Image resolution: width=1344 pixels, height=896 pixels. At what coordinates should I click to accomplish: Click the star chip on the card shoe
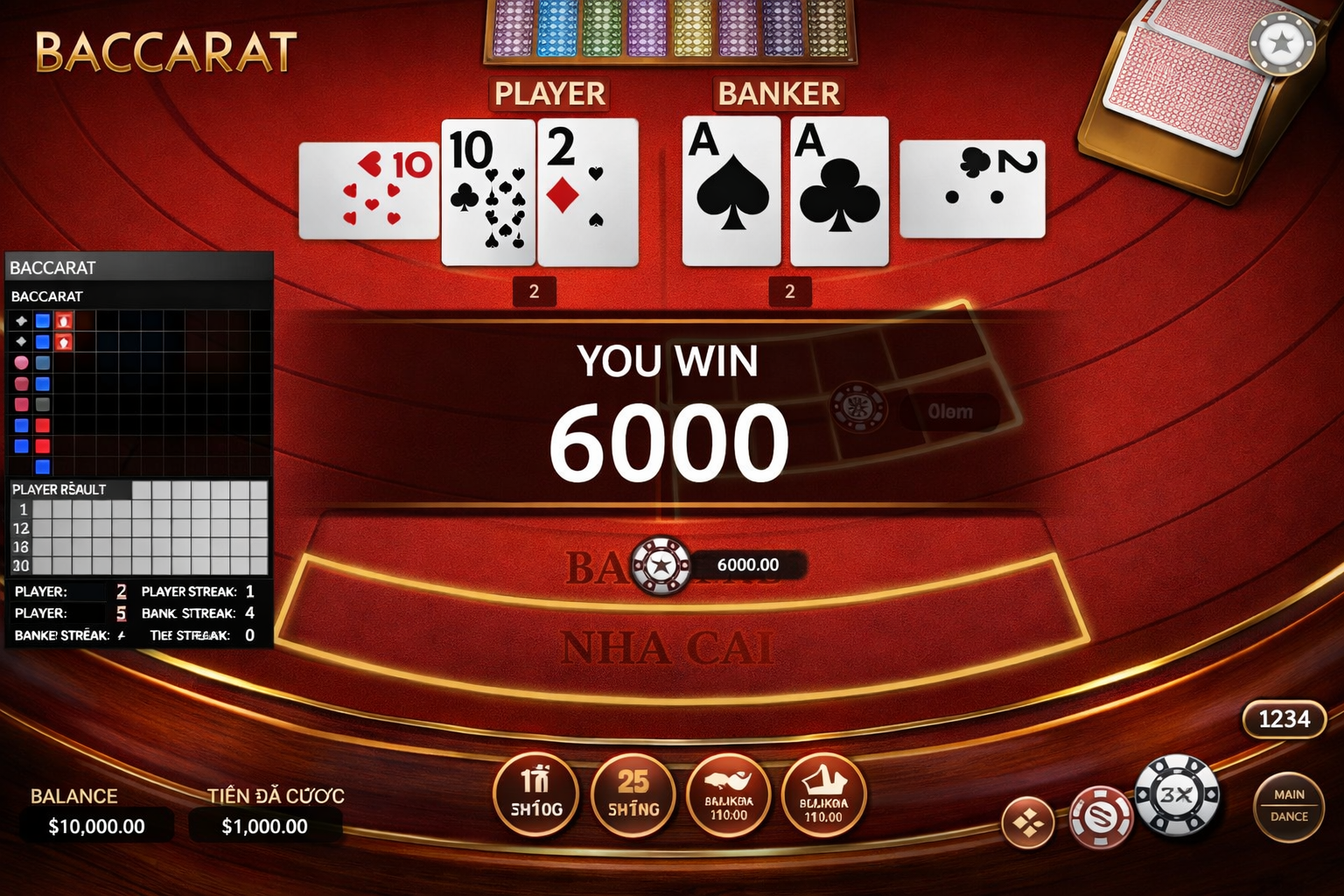click(1283, 42)
